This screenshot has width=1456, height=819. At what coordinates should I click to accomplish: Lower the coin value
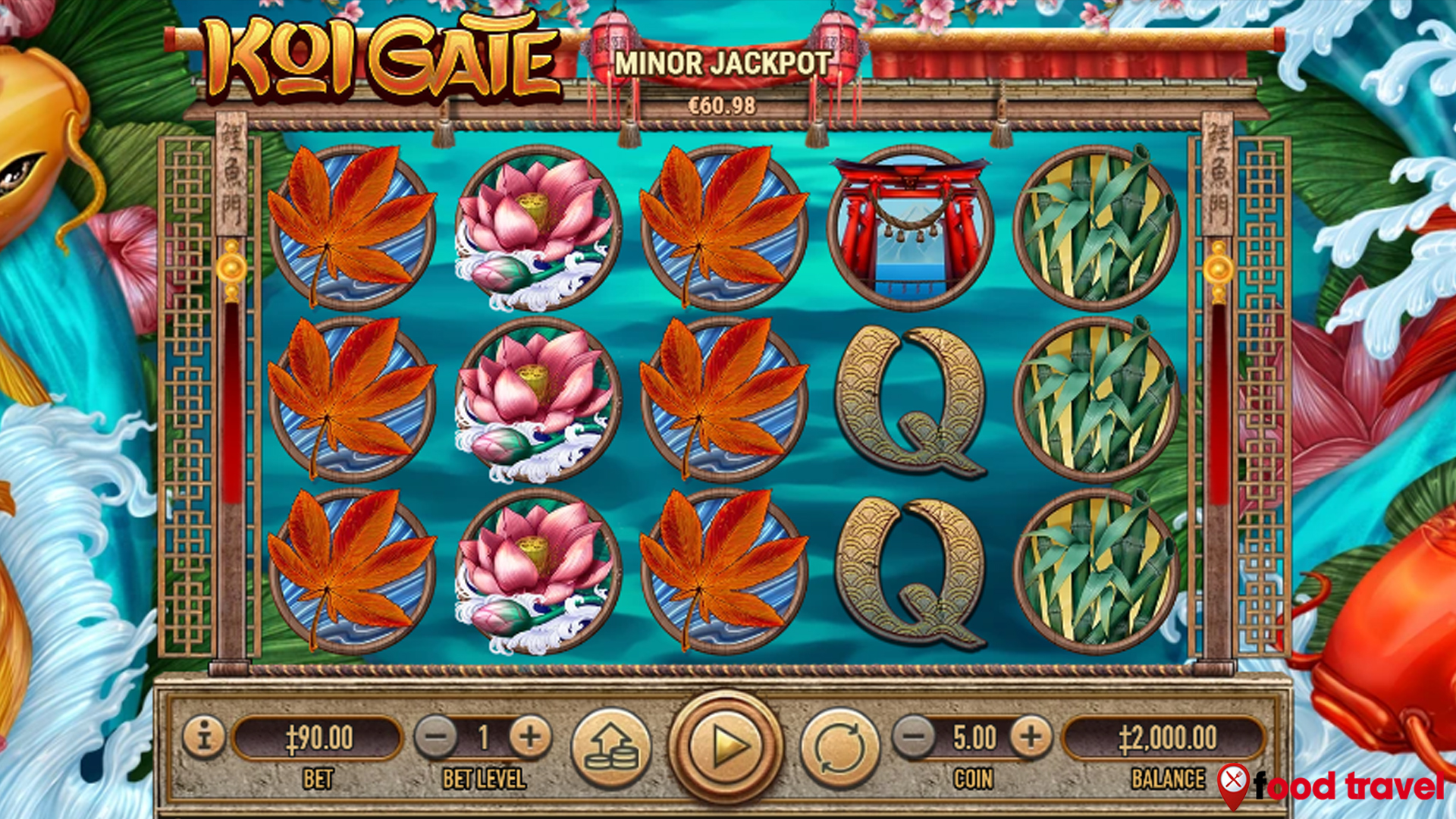pos(914,737)
